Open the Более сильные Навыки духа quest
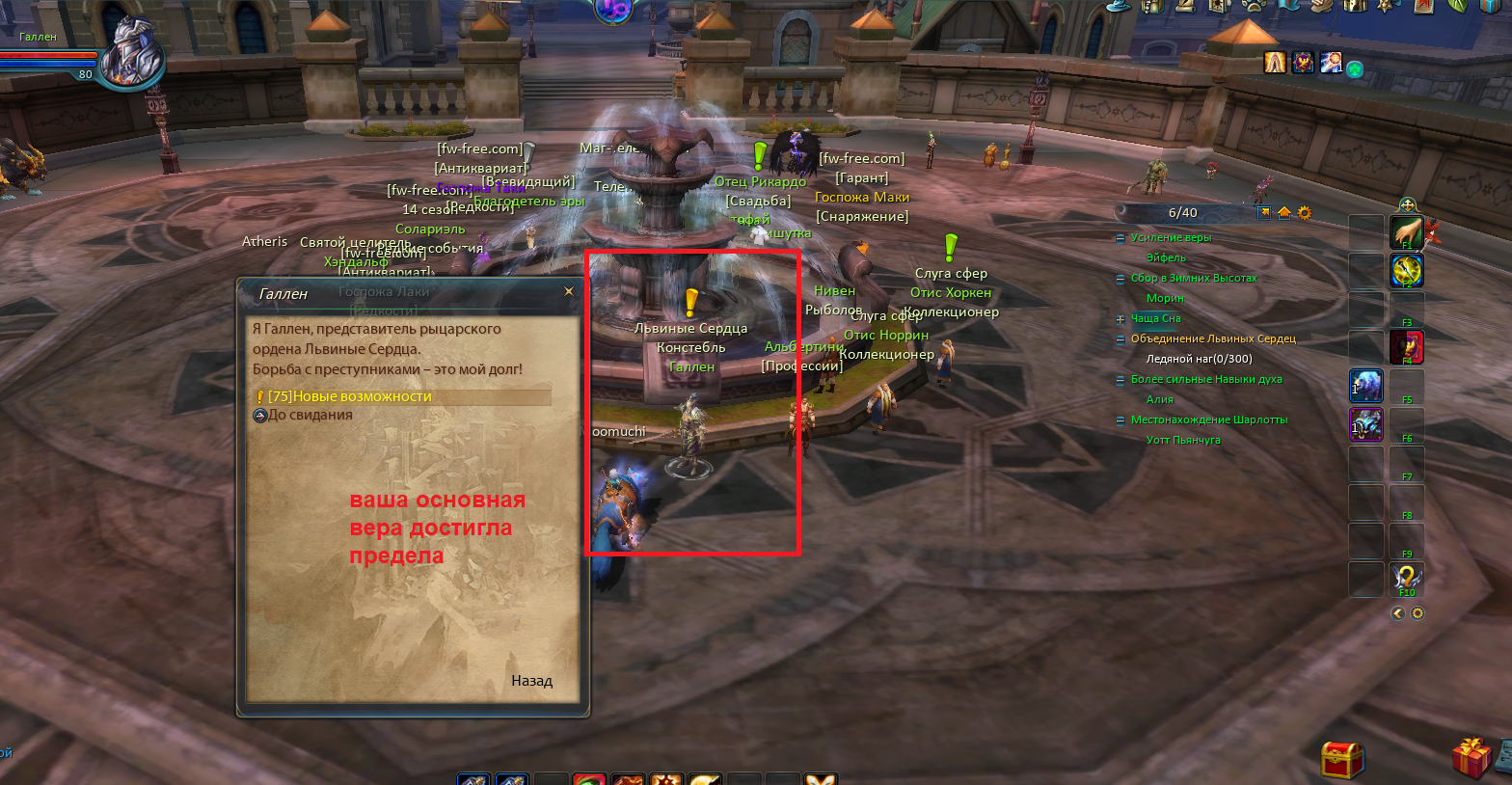Screen dimensions: 1512x785 click(1205, 379)
